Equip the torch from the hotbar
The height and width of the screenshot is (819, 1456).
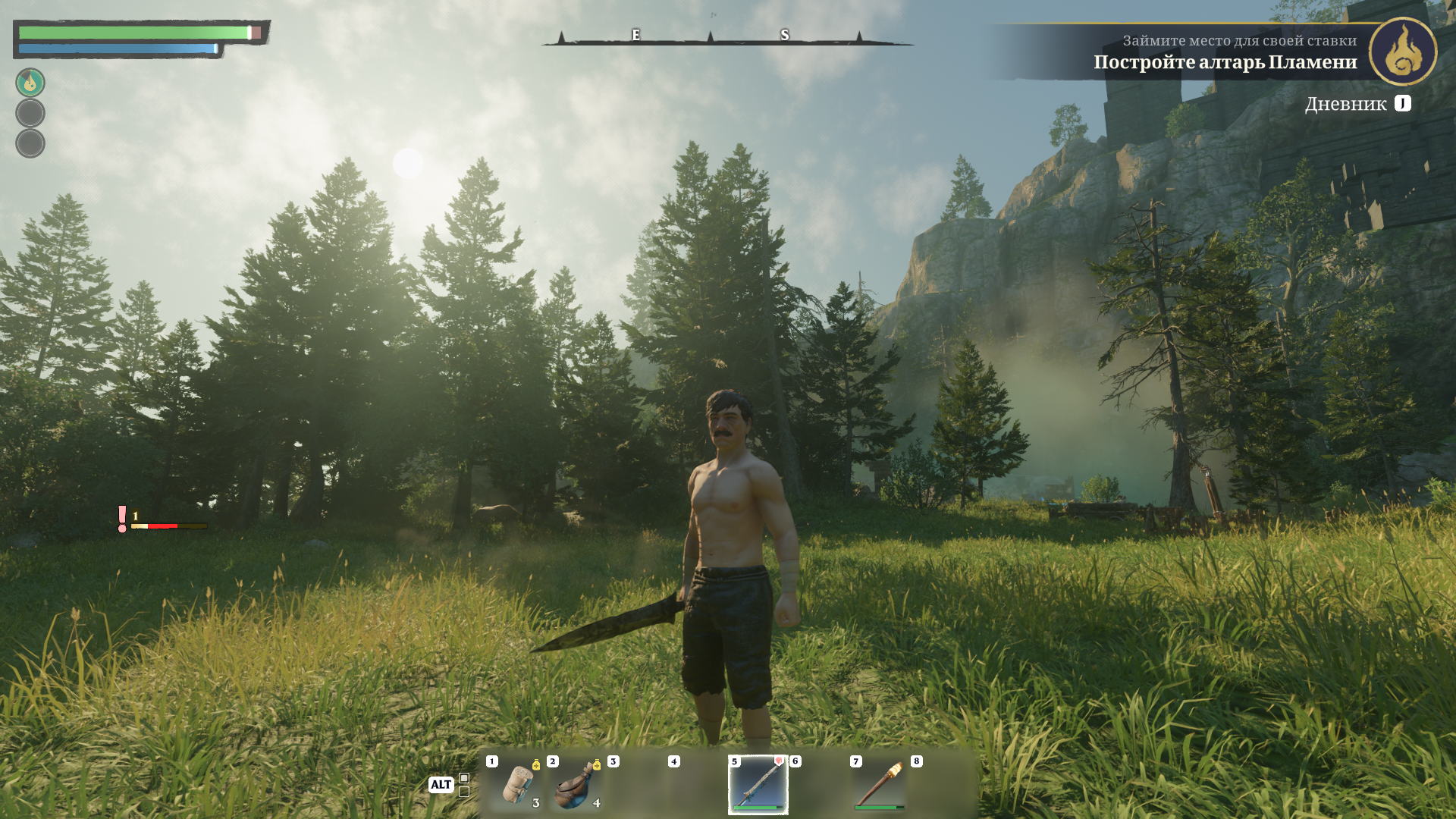[x=880, y=785]
